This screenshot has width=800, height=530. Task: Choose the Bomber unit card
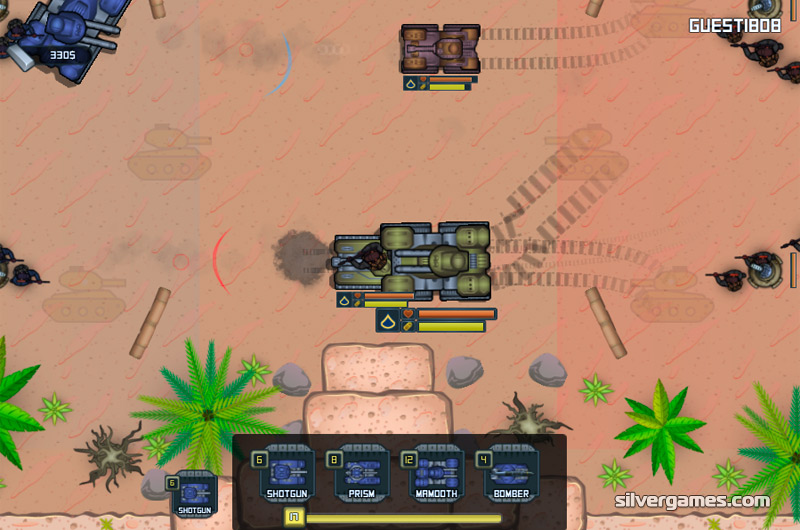pos(510,473)
